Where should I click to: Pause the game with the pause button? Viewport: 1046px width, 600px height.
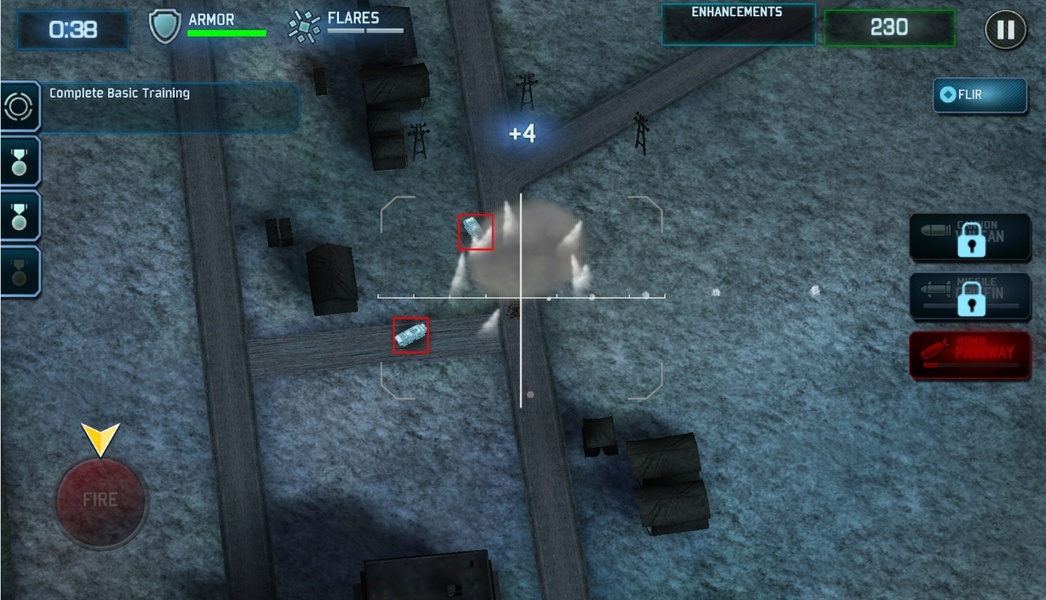coord(1005,30)
